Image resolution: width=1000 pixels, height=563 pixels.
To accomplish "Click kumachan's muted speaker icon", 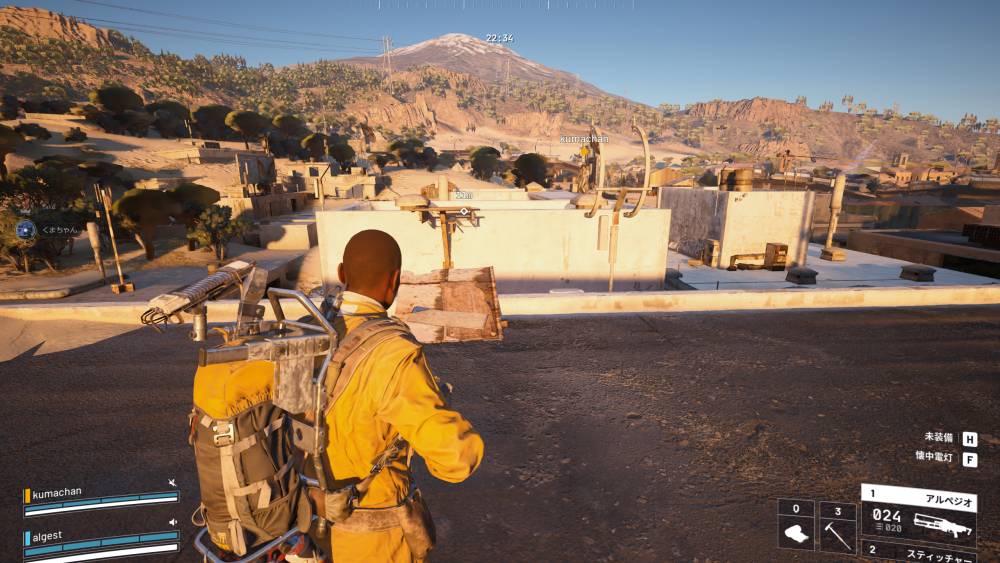I will (173, 483).
